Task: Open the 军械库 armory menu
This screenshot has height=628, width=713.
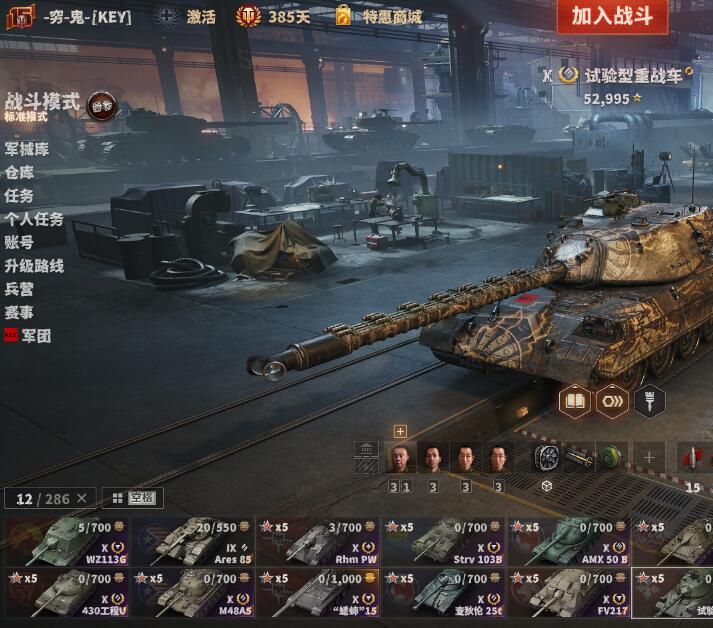Action: tap(27, 149)
